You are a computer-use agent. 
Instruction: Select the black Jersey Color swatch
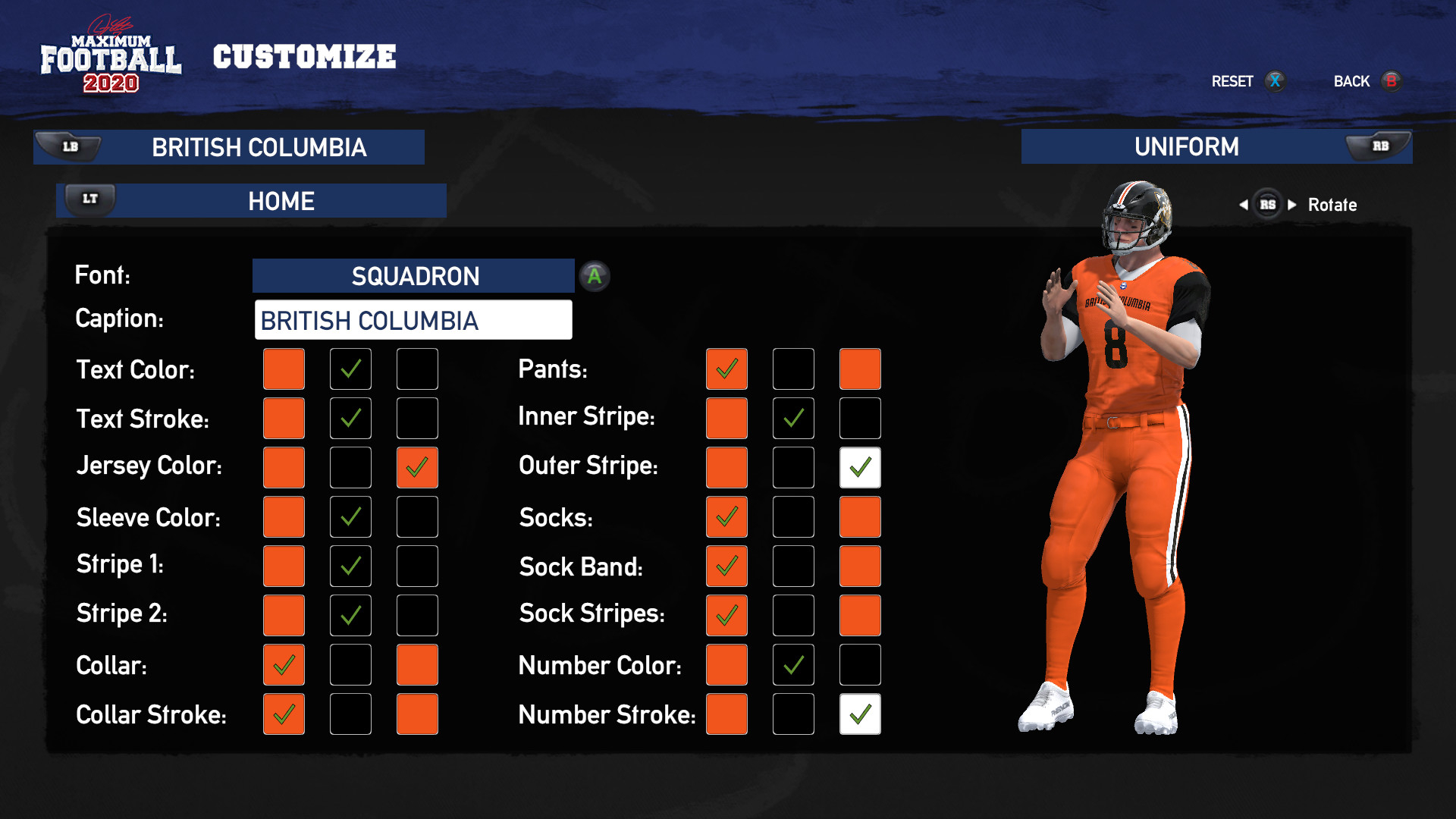350,467
